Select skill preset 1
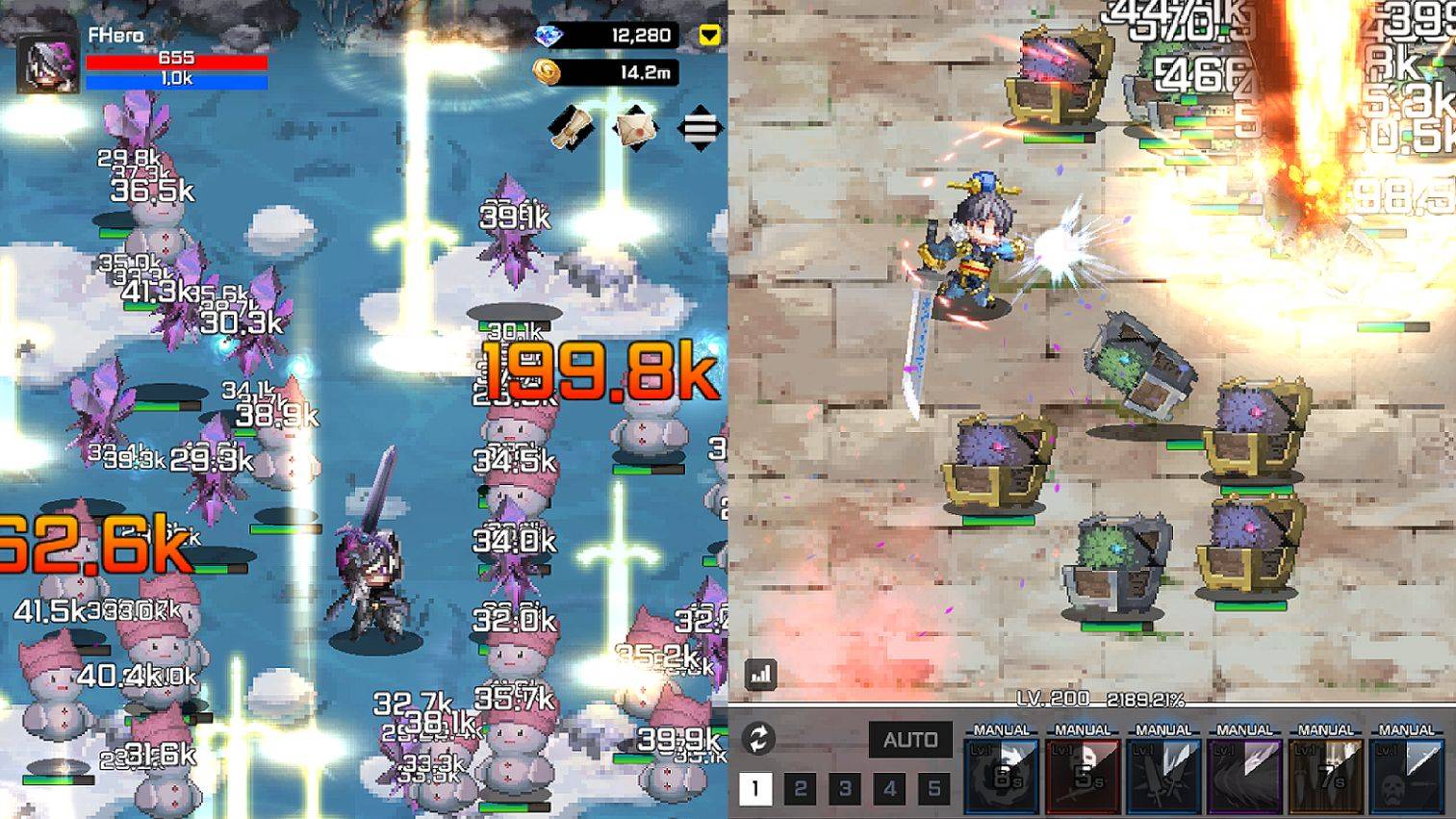Image resolution: width=1456 pixels, height=819 pixels. click(755, 786)
